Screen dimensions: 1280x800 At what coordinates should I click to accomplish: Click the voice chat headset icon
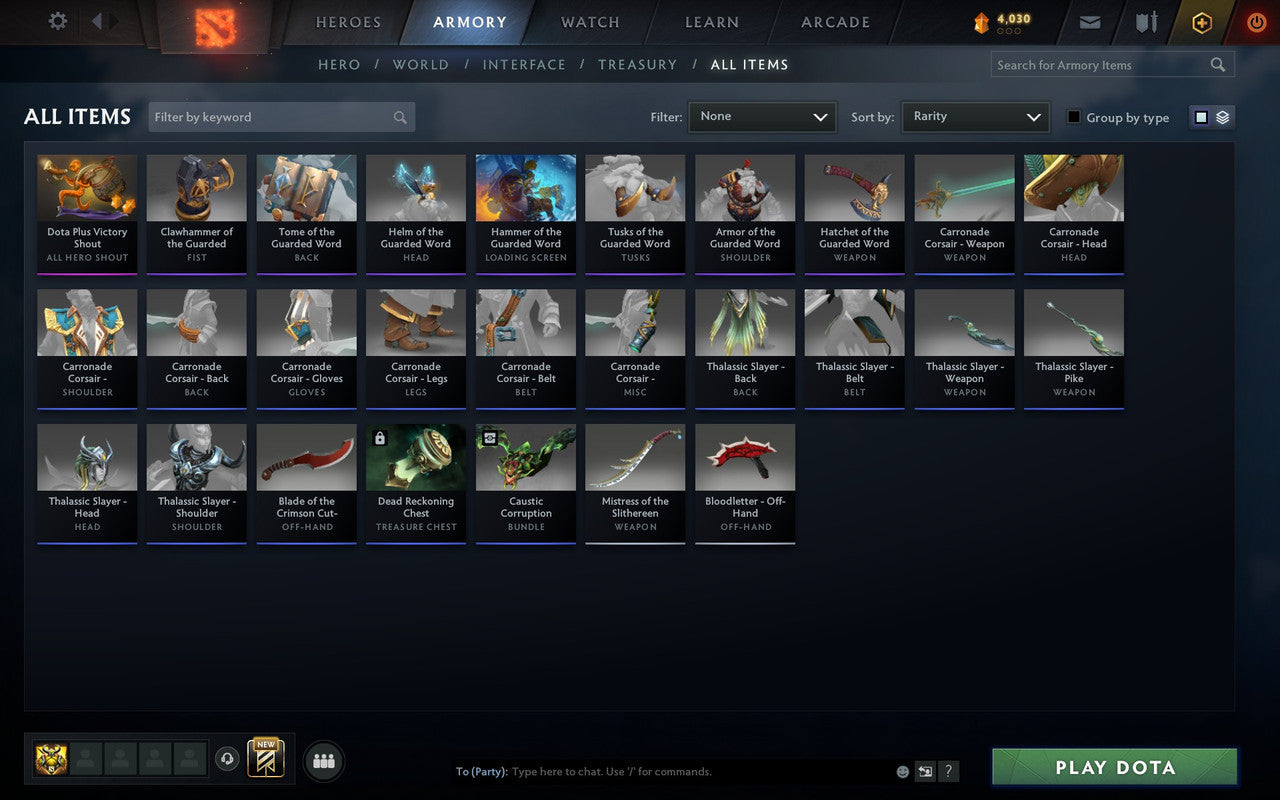pyautogui.click(x=228, y=760)
